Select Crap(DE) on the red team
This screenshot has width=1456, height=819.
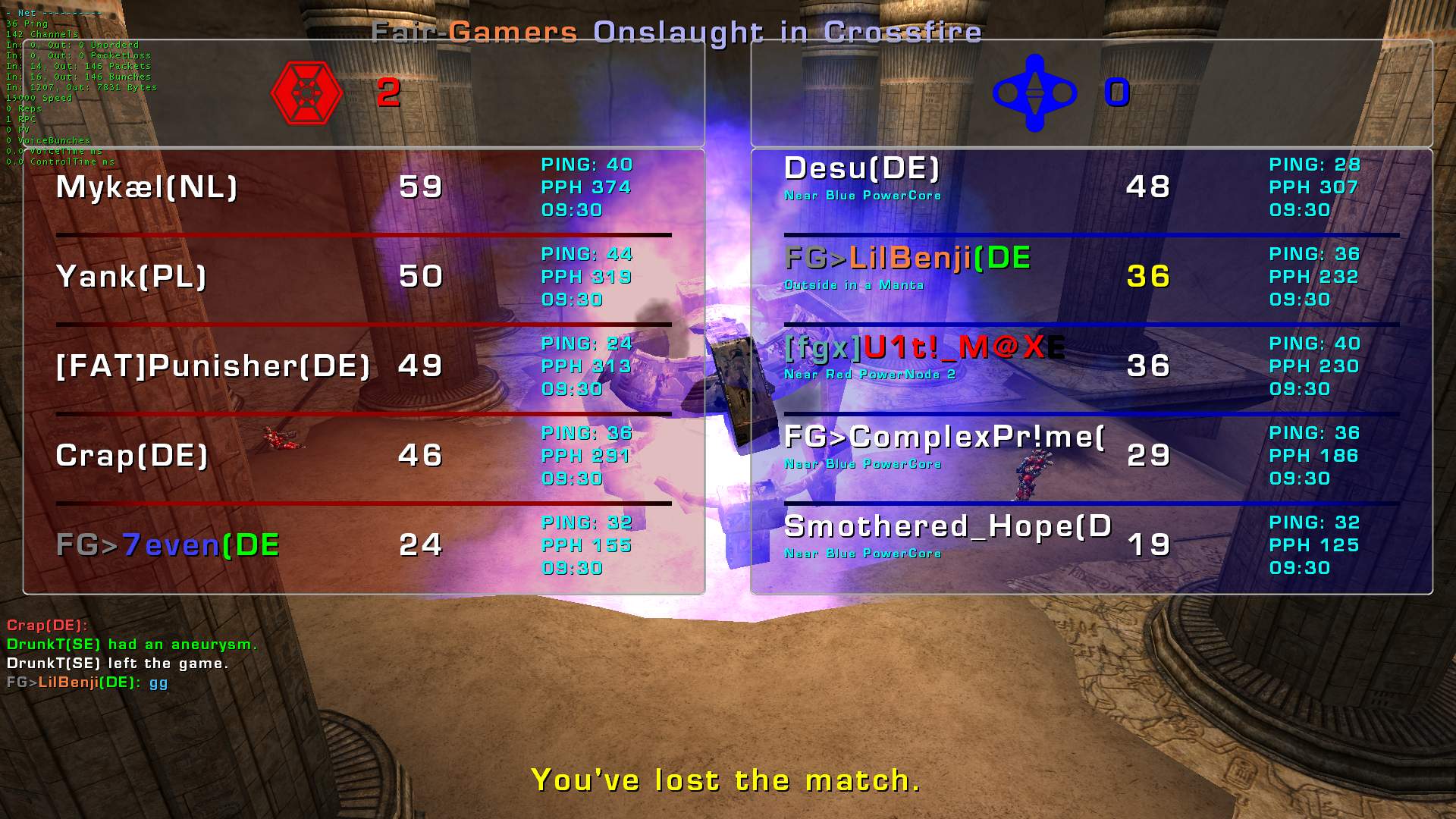coord(132,456)
